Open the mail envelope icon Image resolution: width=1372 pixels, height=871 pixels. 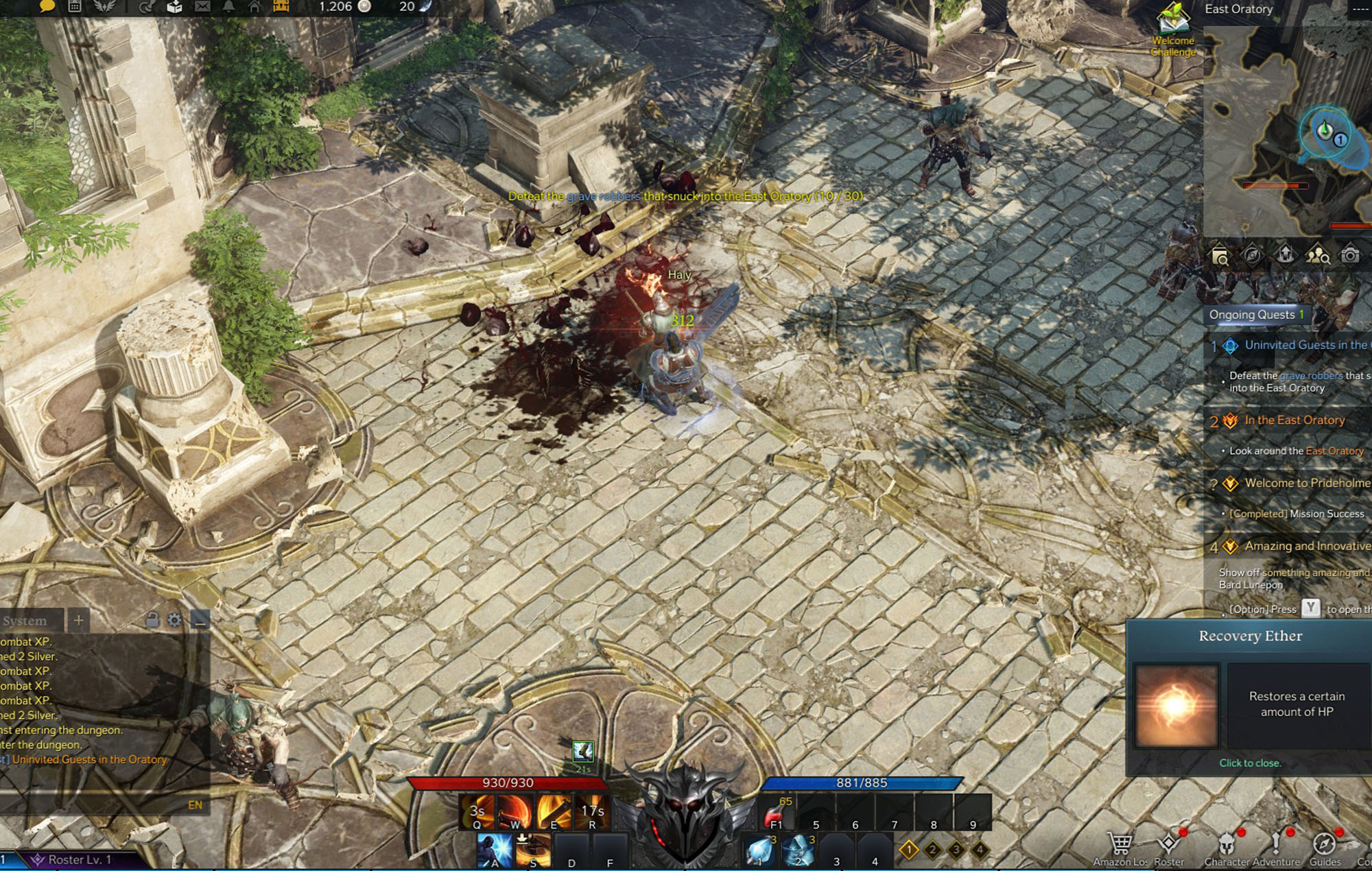tap(202, 7)
